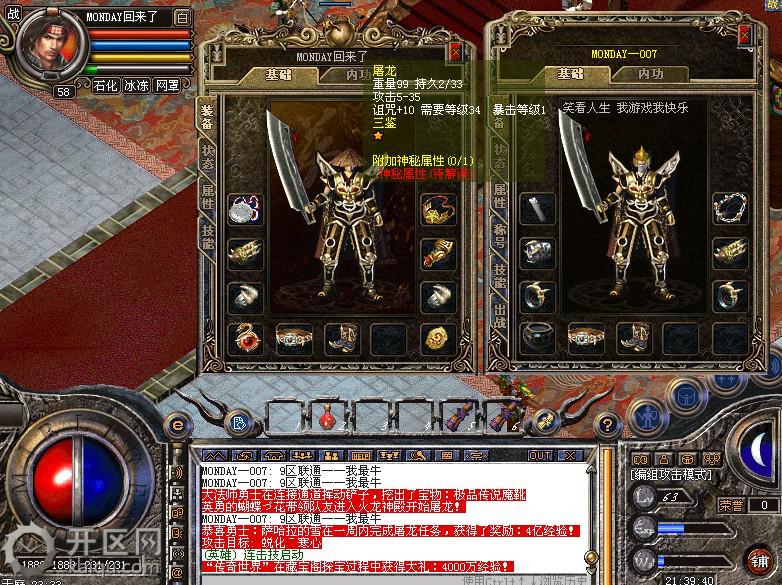Toggle the 冰冻 button under health bars
The height and width of the screenshot is (585, 782).
coord(136,86)
